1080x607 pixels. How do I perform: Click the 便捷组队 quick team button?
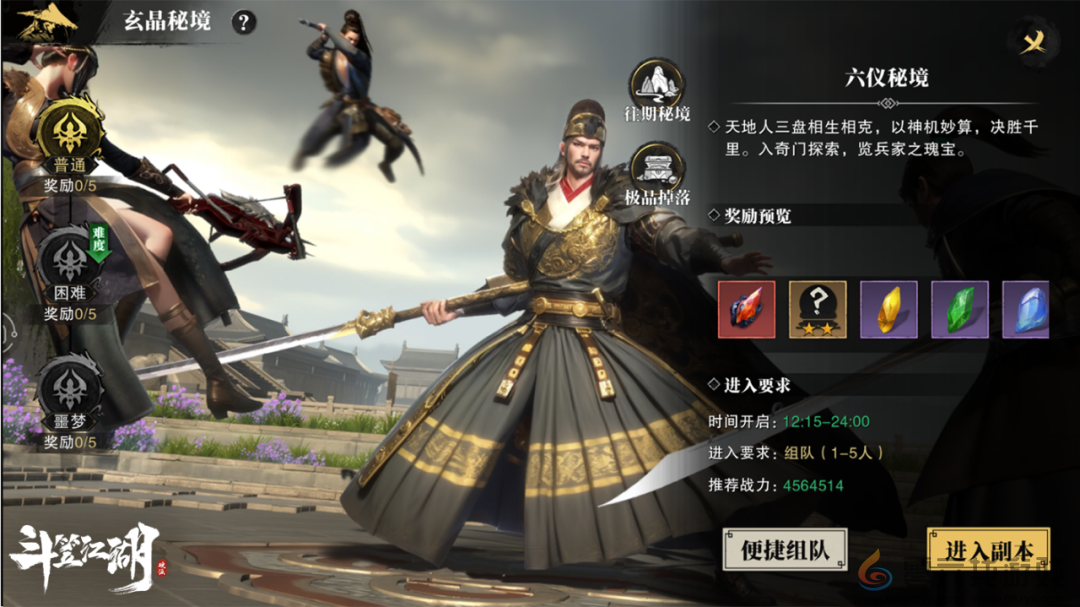[x=785, y=549]
